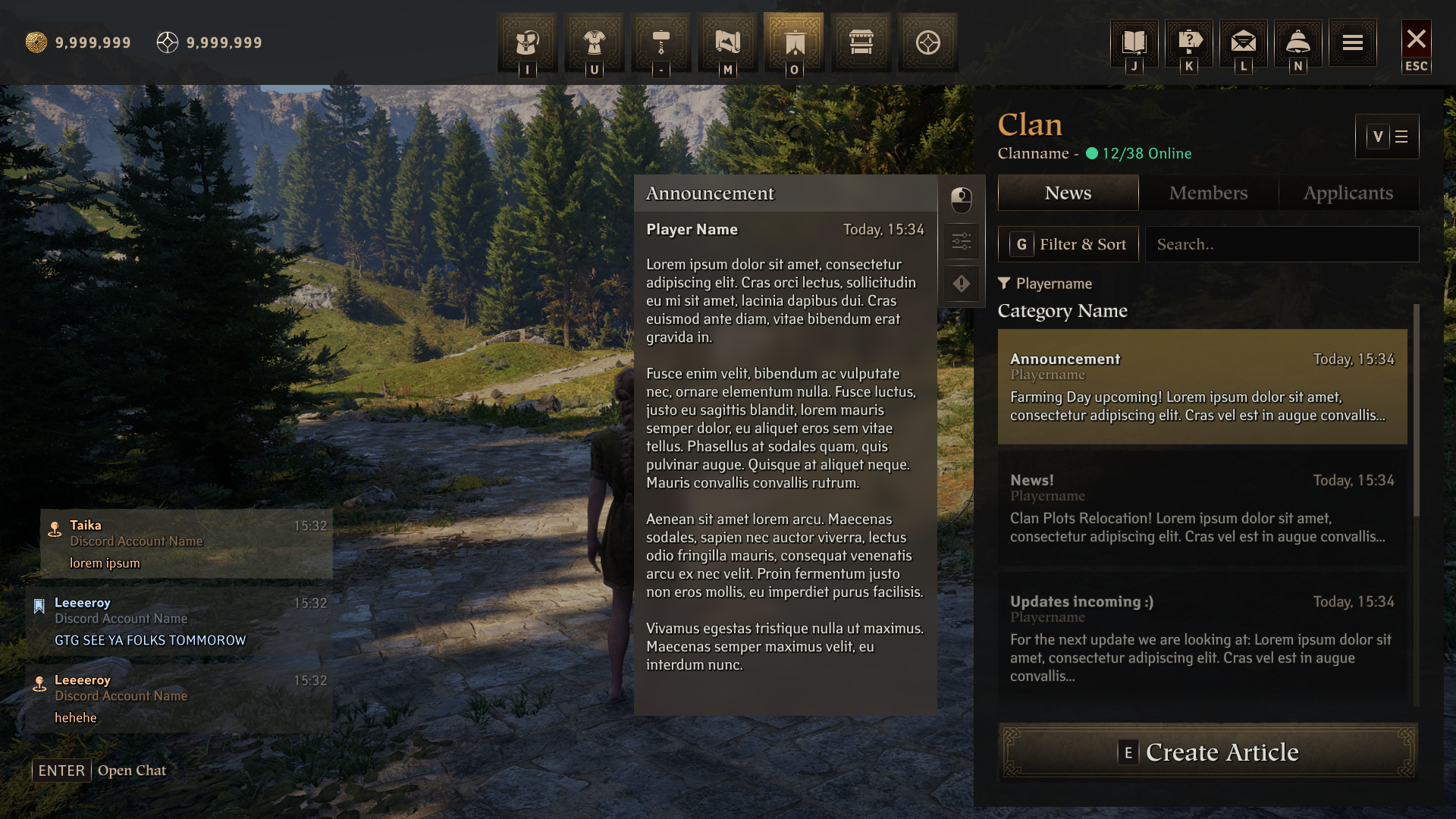Open the map icon in top bar
Image resolution: width=1456 pixels, height=819 pixels.
pyautogui.click(x=727, y=42)
